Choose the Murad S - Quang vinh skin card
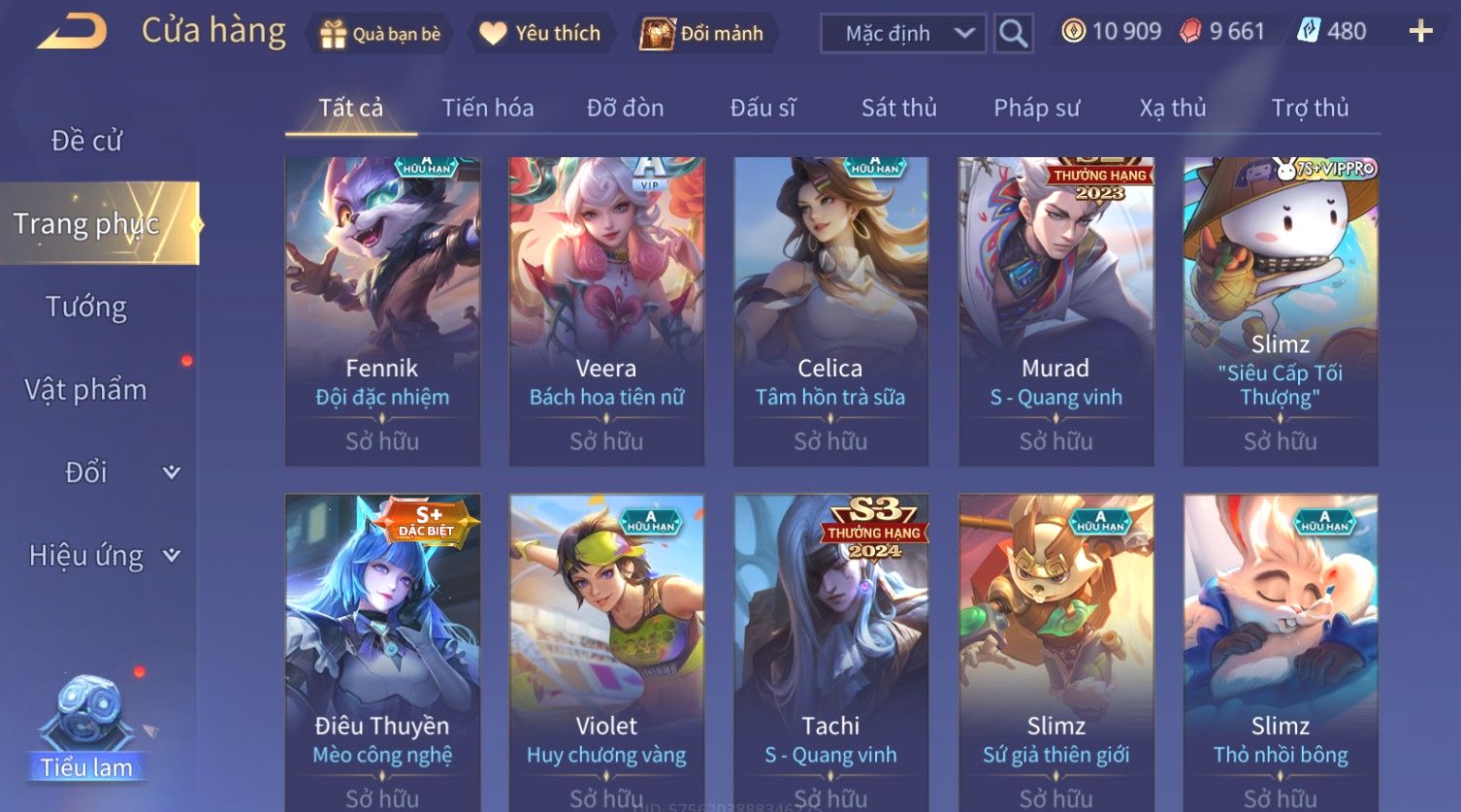 click(1055, 310)
